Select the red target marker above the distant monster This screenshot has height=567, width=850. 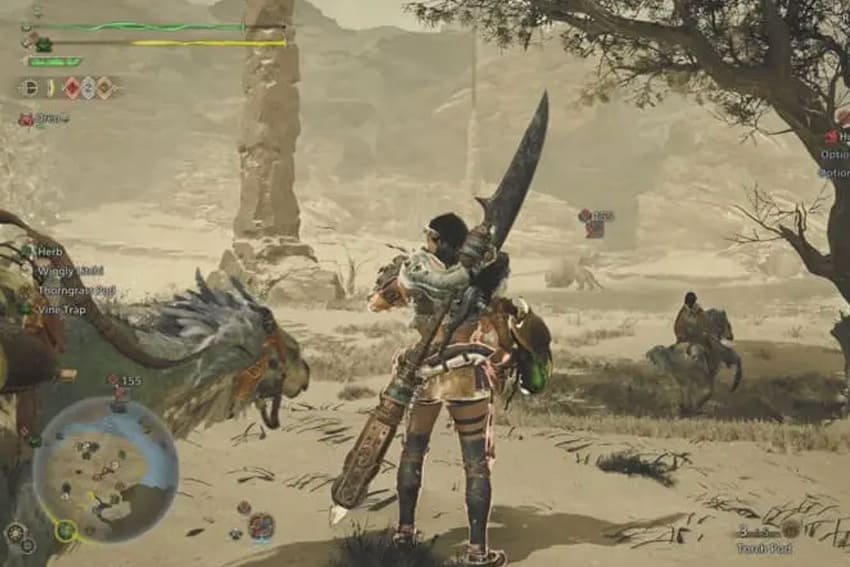click(x=585, y=215)
